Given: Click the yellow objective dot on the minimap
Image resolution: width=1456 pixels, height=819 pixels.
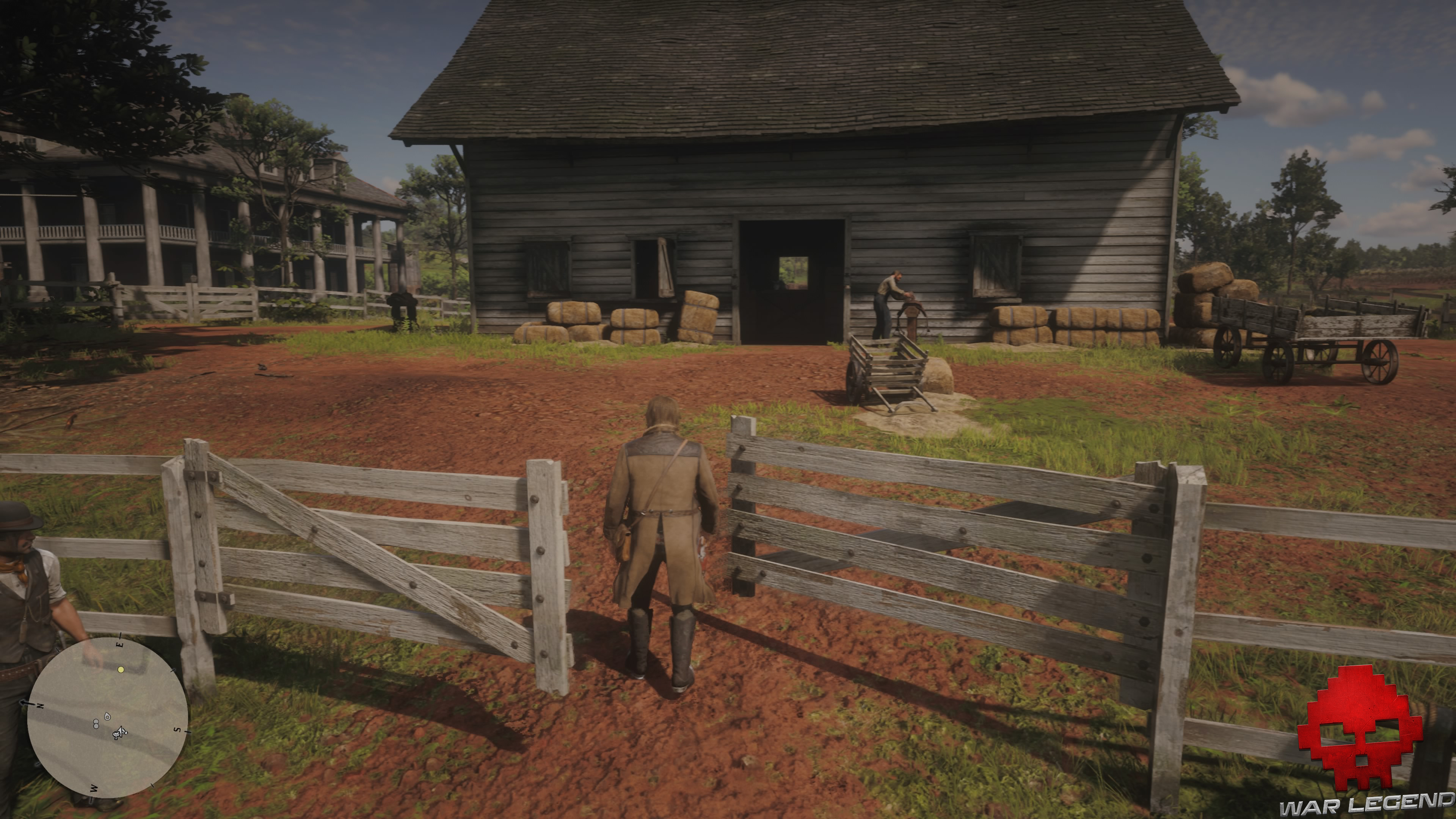Looking at the screenshot, I should [121, 670].
